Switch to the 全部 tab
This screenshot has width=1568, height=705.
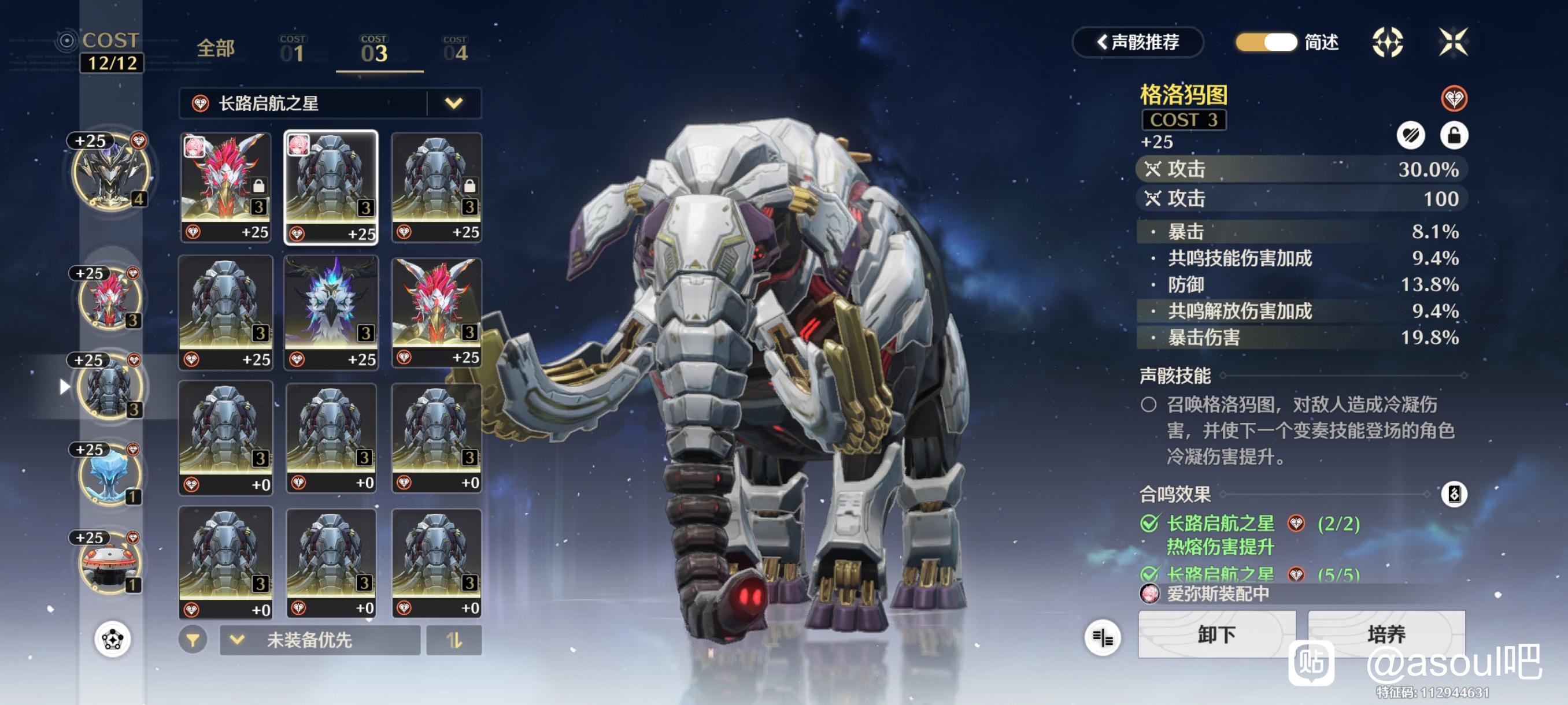[x=216, y=49]
